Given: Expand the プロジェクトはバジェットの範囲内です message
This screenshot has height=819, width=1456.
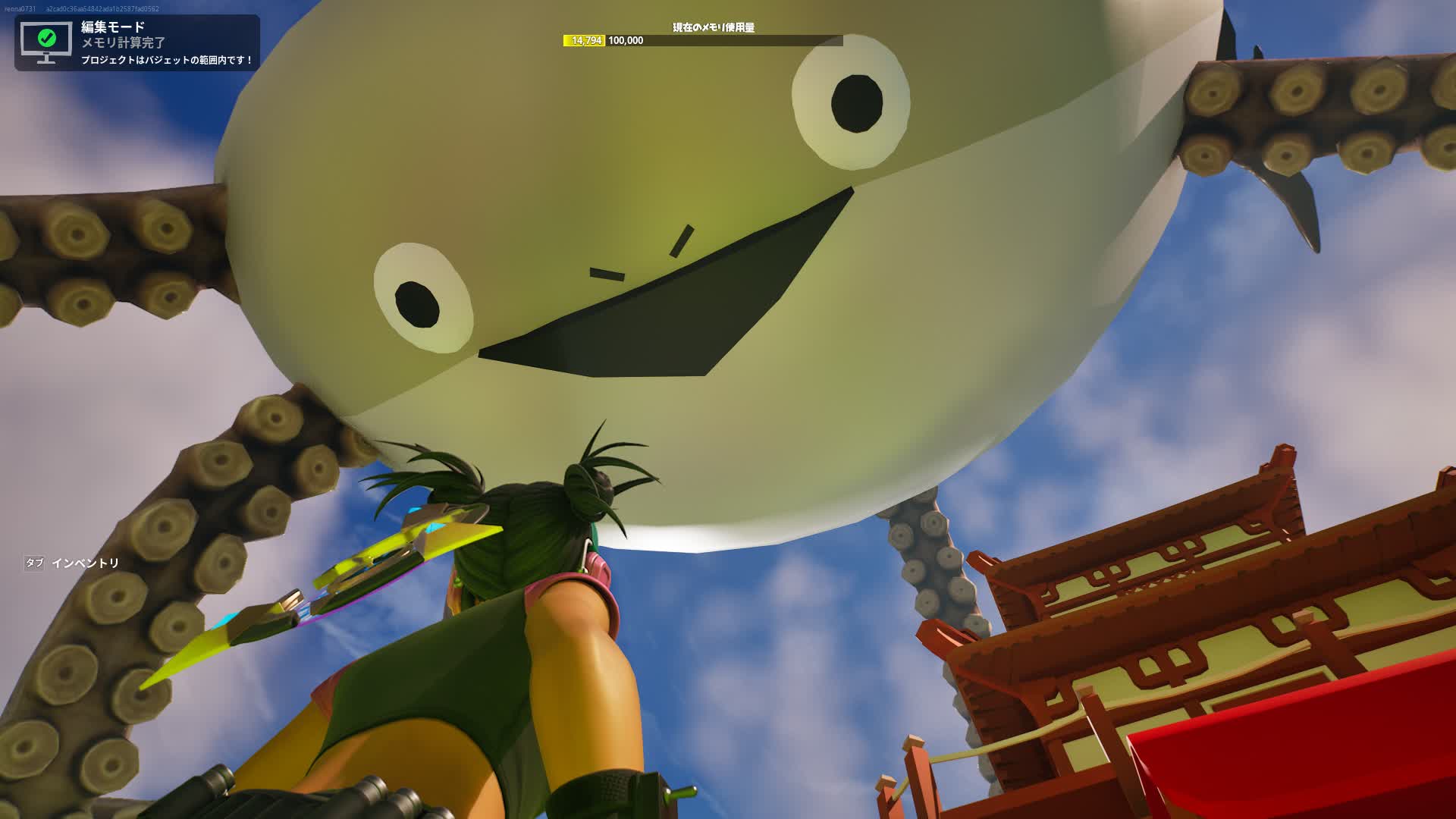Looking at the screenshot, I should (164, 60).
